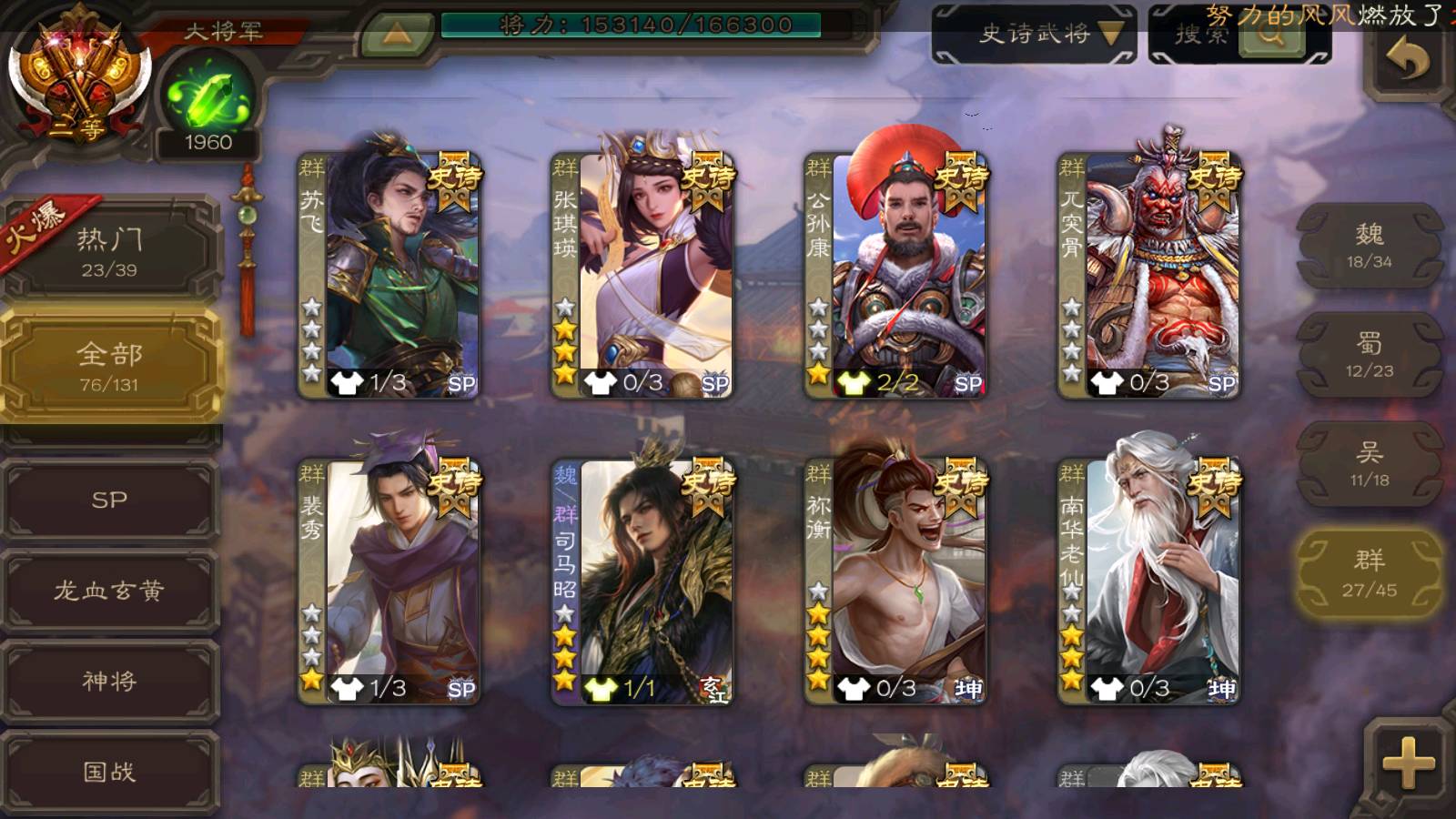Open the 史诗武将 filter dropdown
The width and height of the screenshot is (1456, 819).
1035,35
